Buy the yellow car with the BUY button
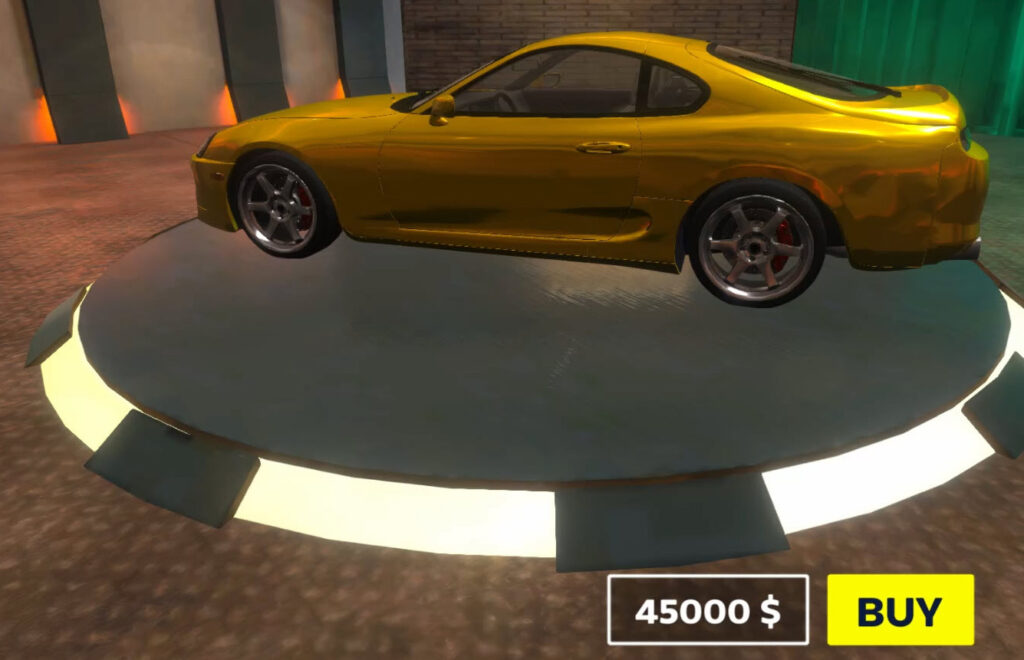This screenshot has height=660, width=1024. (900, 610)
